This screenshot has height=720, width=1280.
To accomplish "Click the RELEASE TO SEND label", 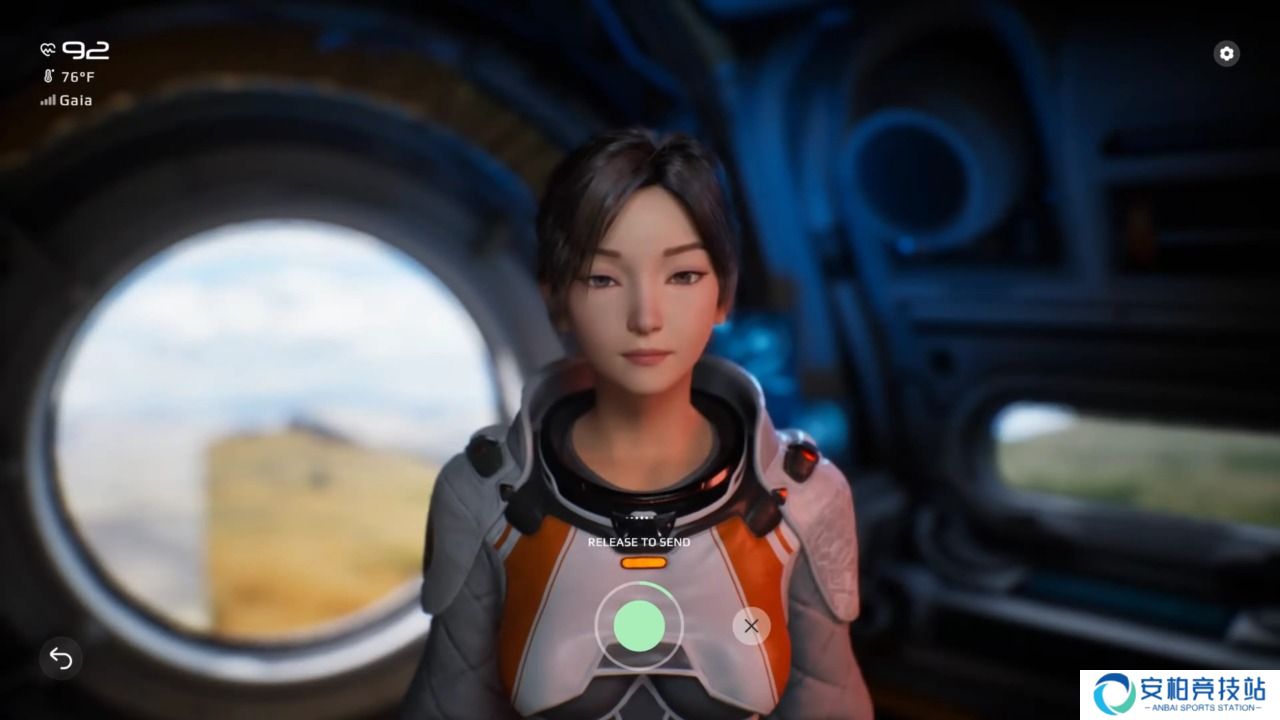I will coord(641,541).
